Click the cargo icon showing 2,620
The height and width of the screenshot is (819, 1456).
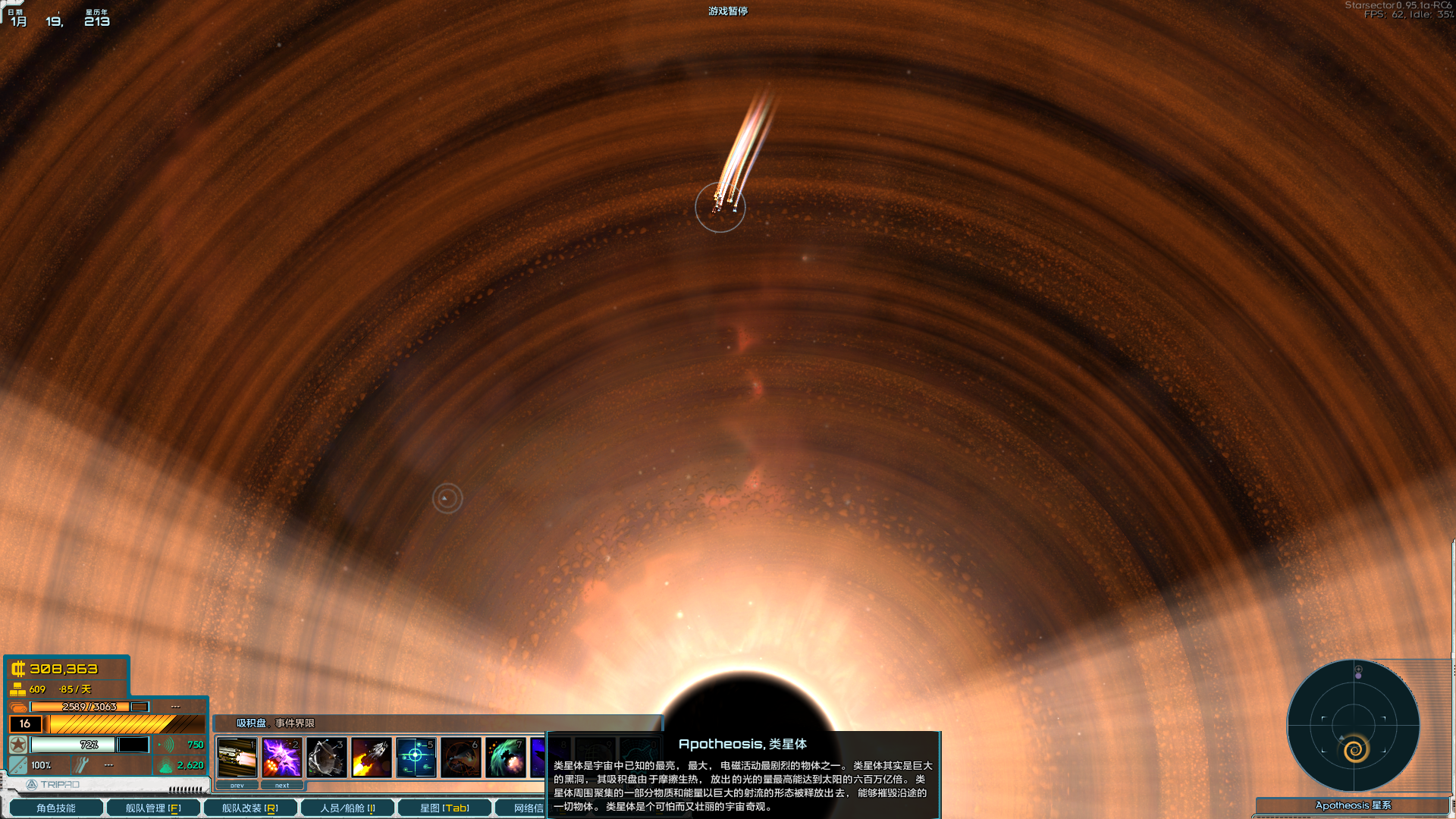(166, 766)
